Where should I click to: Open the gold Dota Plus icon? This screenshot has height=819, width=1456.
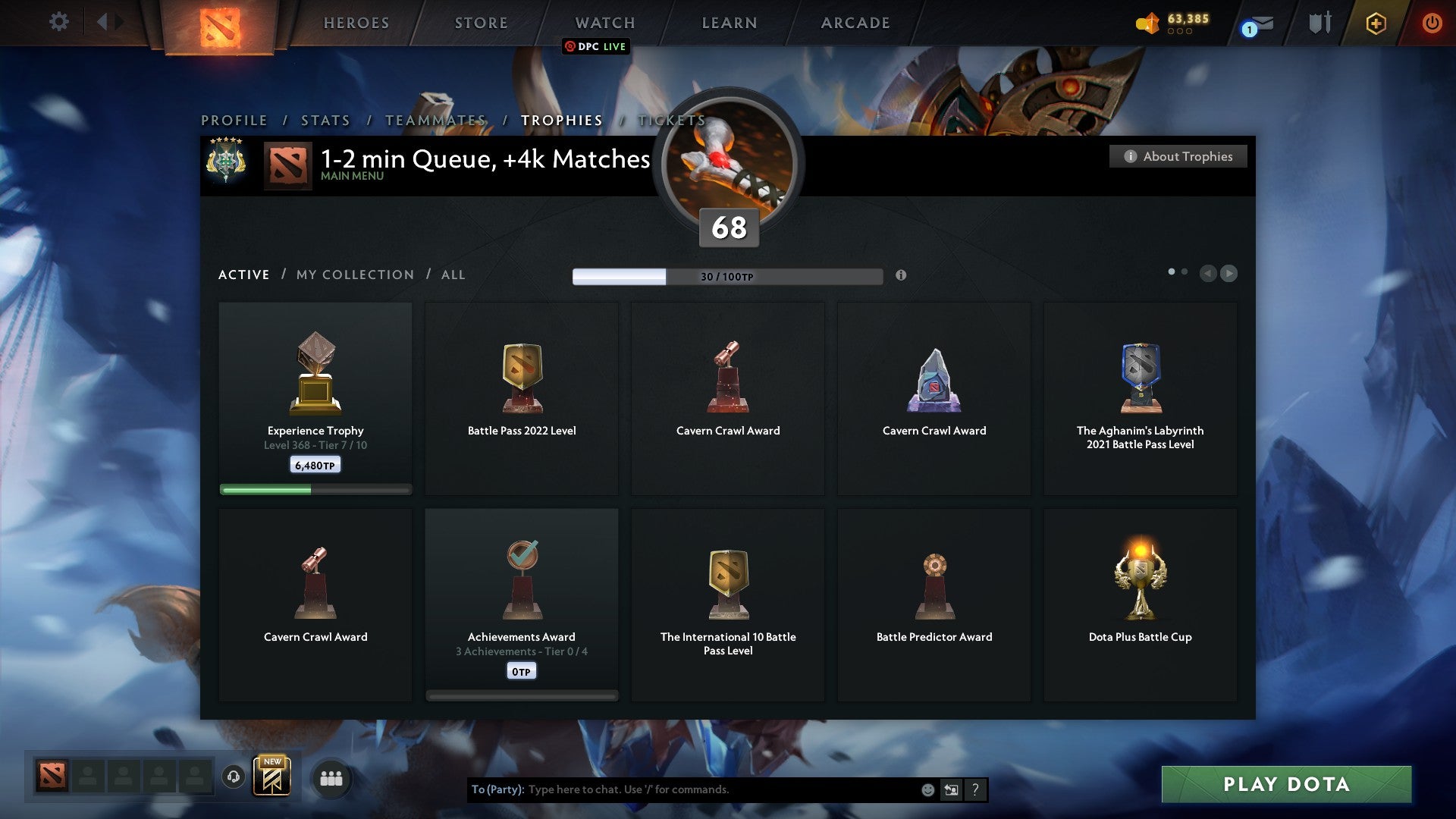tap(1376, 23)
